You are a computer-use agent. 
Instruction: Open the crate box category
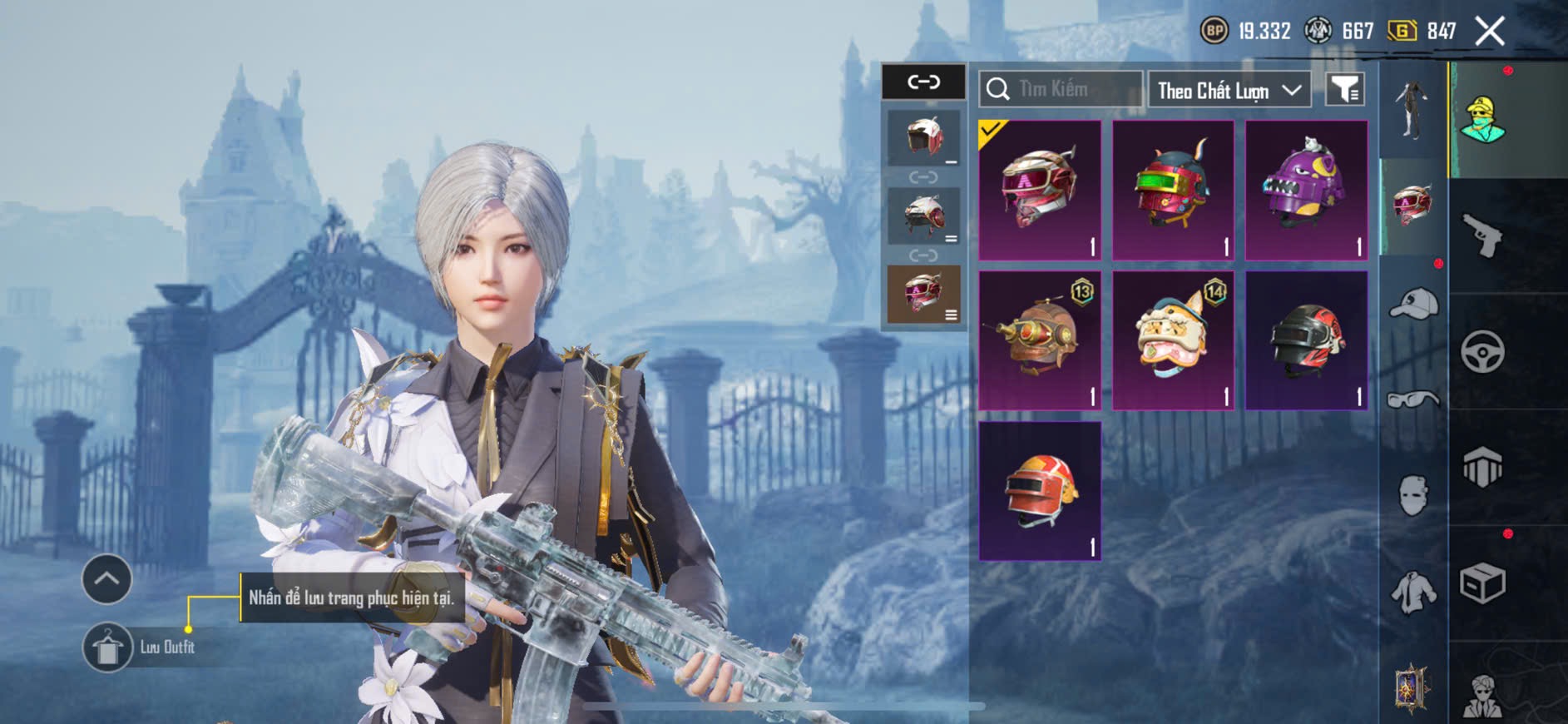tap(1482, 583)
